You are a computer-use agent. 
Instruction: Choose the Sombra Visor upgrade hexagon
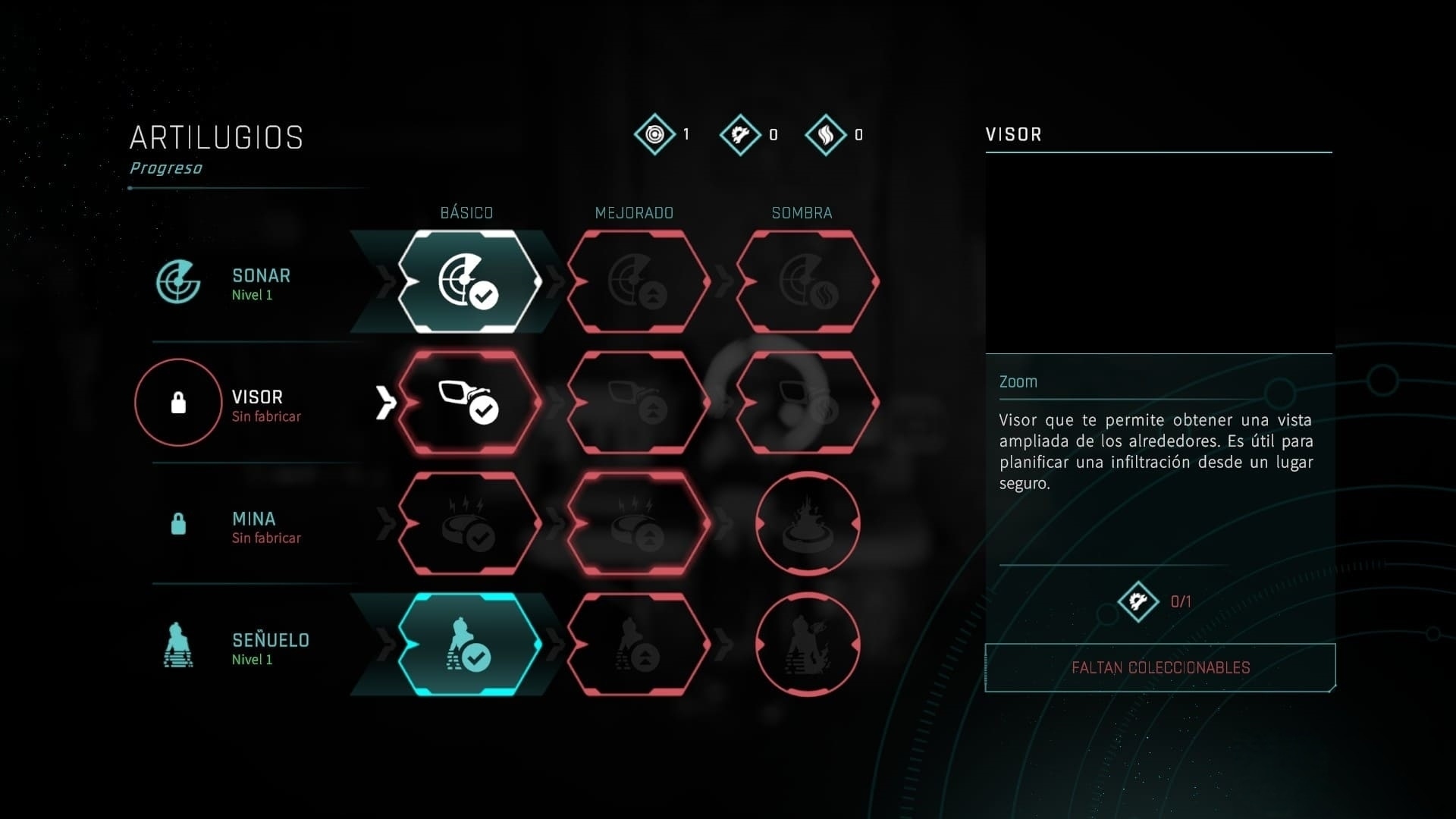click(x=807, y=403)
